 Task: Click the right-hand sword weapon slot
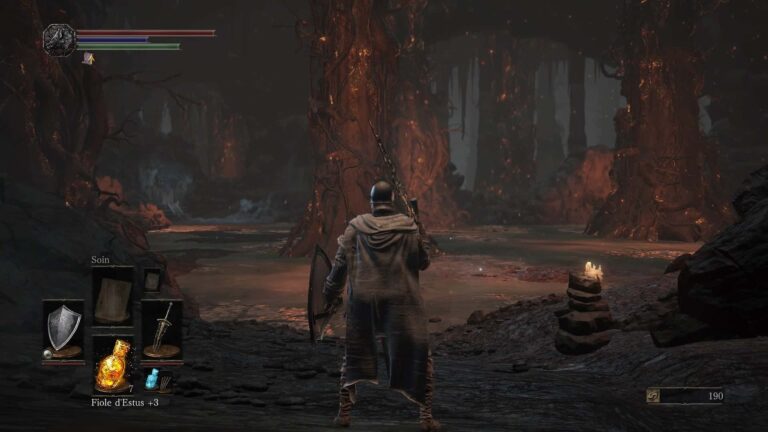pos(161,330)
